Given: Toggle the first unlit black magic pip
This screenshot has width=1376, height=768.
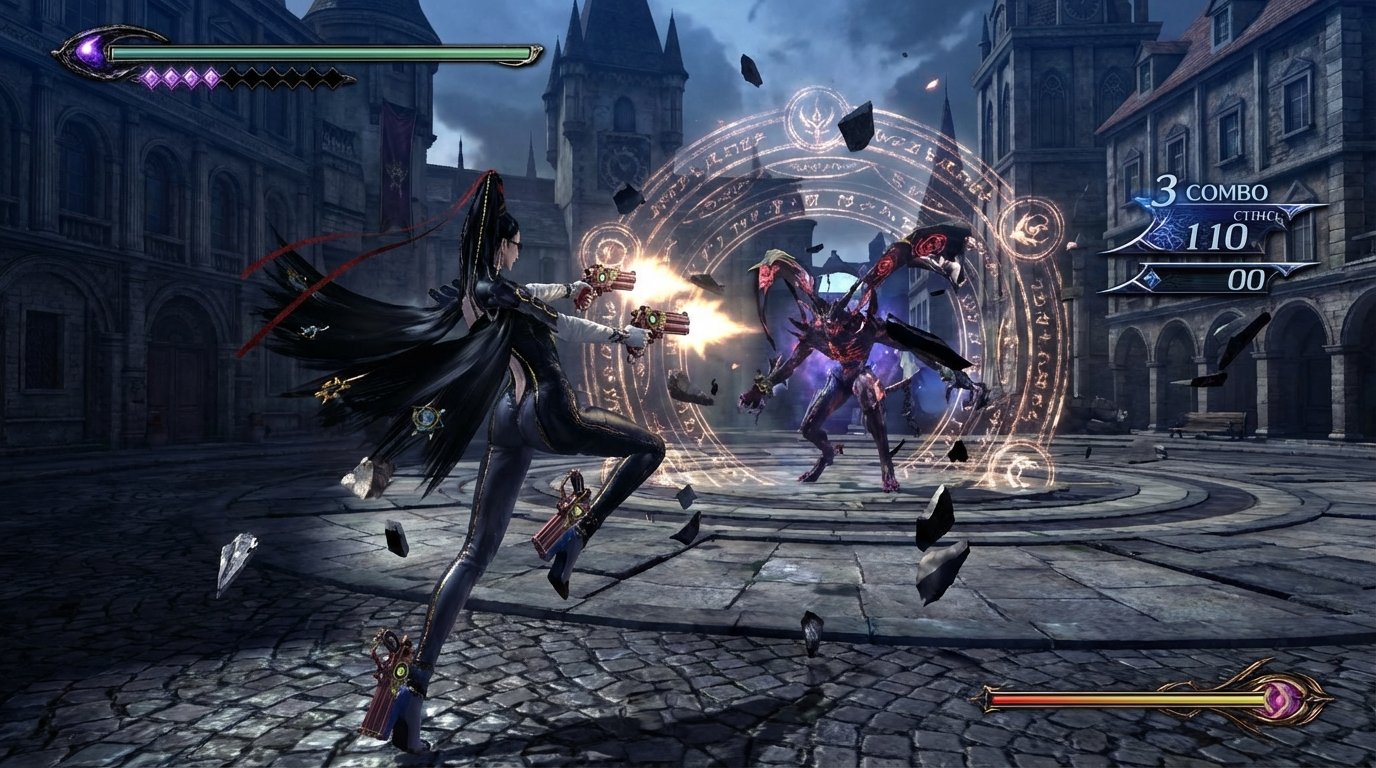Looking at the screenshot, I should click(x=233, y=77).
